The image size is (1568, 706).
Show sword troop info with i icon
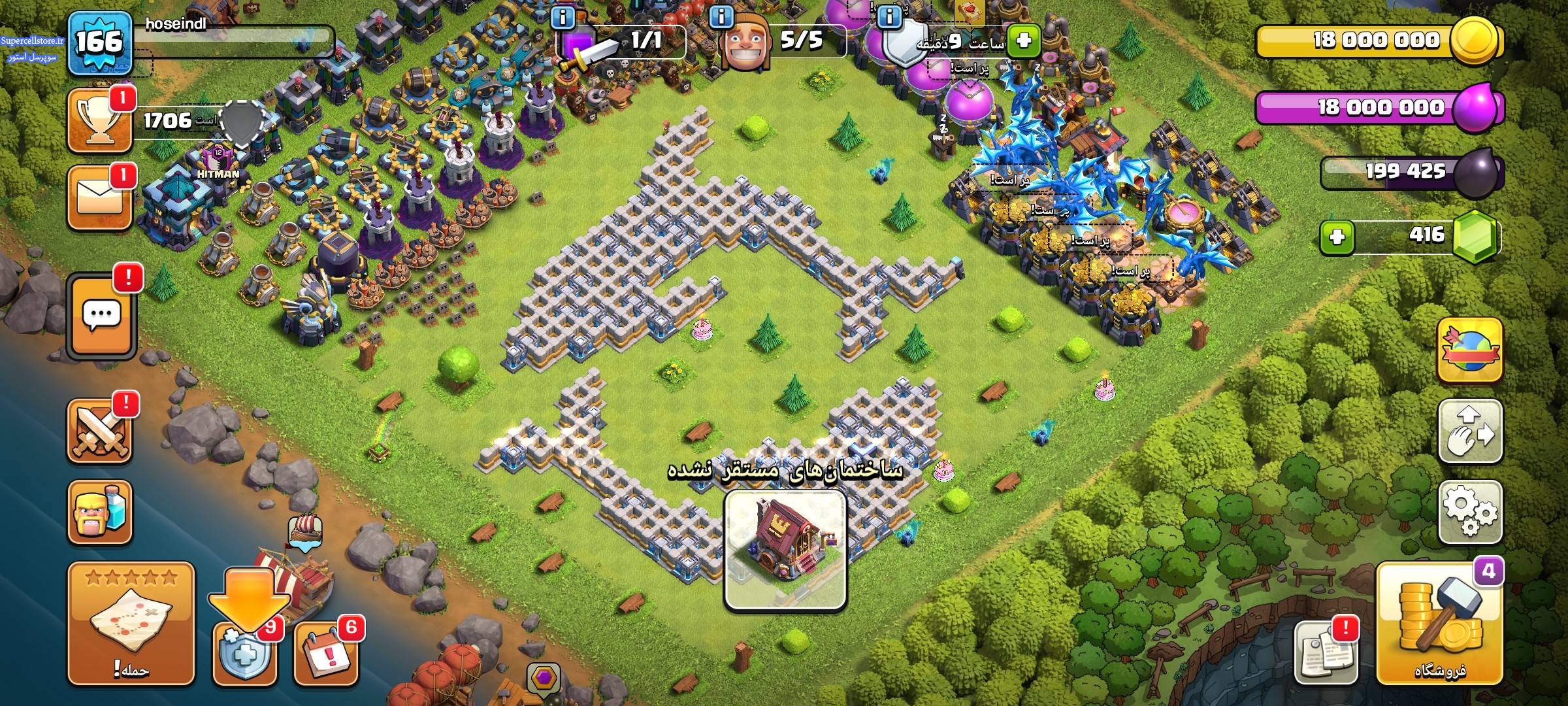point(563,16)
